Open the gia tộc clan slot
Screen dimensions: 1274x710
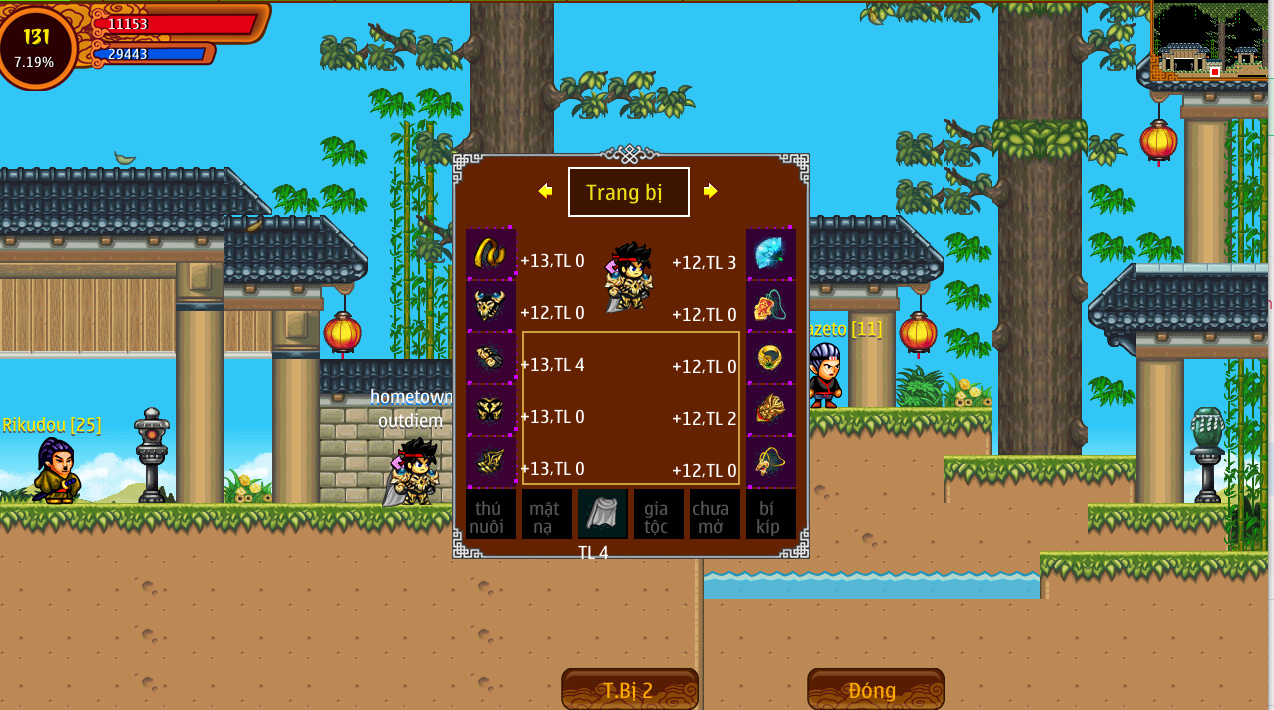tap(658, 514)
